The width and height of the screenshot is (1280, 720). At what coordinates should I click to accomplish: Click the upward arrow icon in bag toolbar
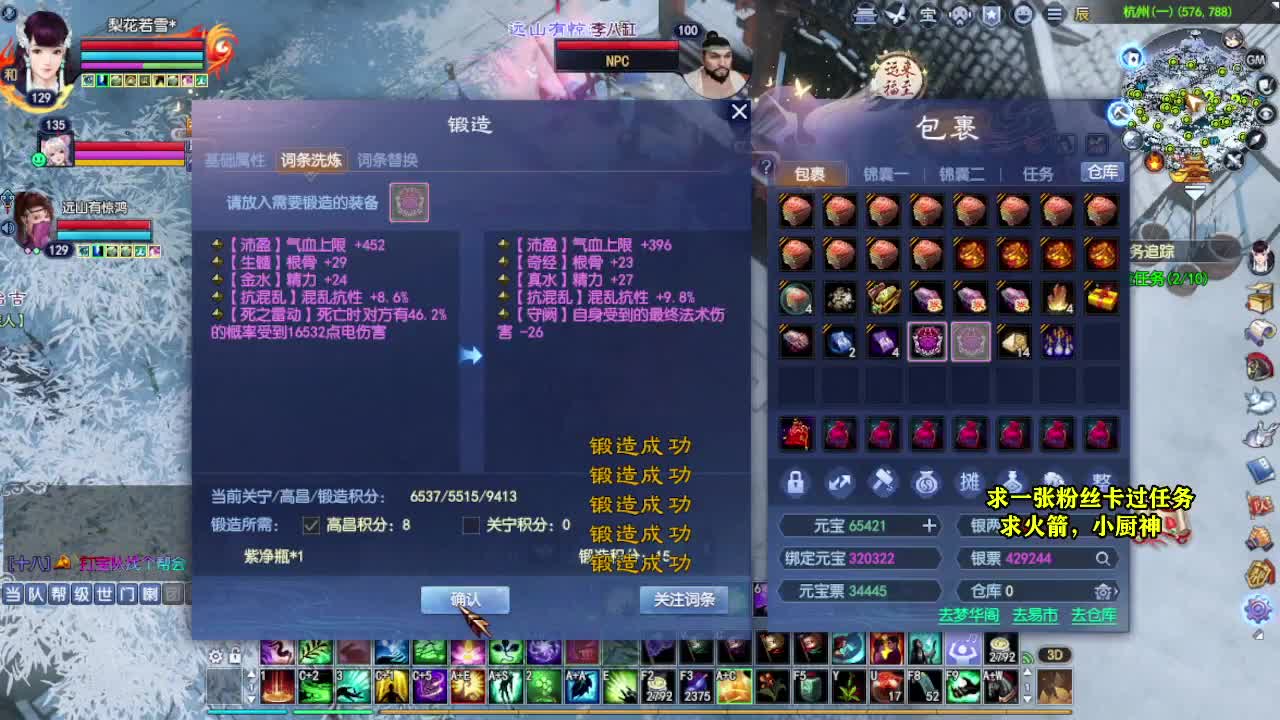coord(839,483)
